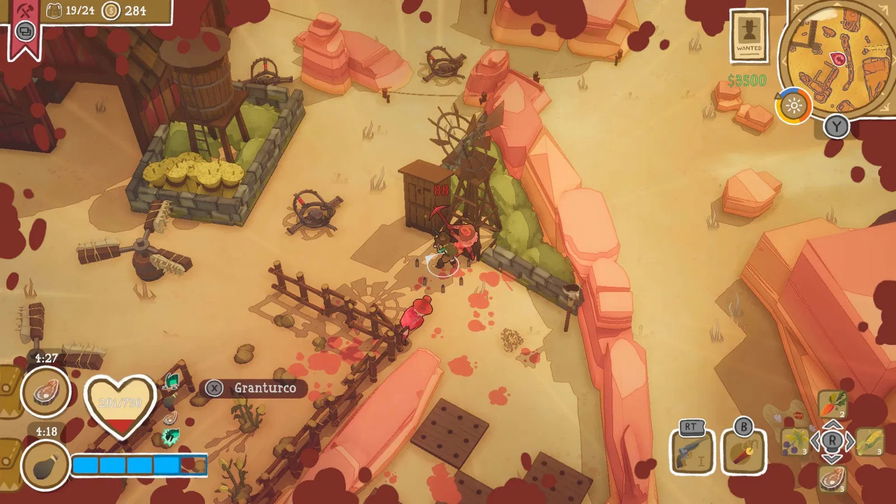
Task: Select the revolver weapon slot
Action: point(688,451)
